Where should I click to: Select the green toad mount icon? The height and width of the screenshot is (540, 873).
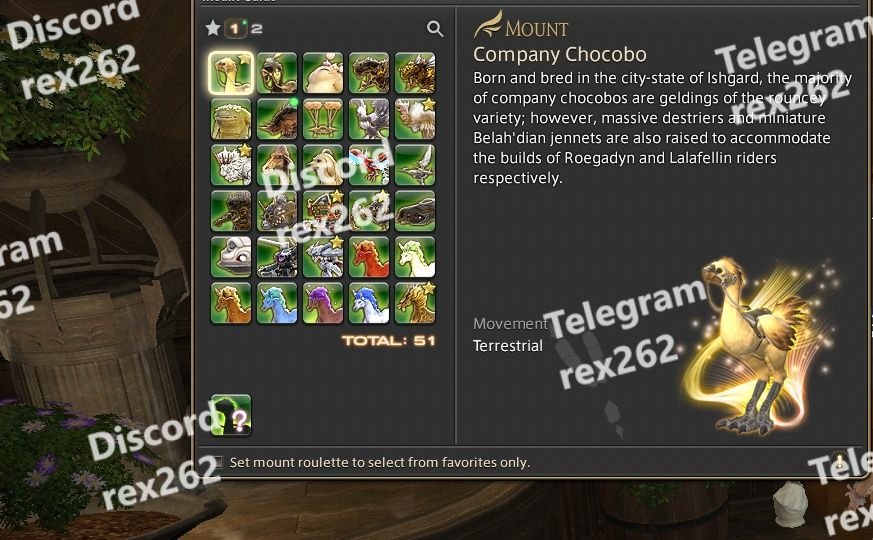[x=231, y=119]
